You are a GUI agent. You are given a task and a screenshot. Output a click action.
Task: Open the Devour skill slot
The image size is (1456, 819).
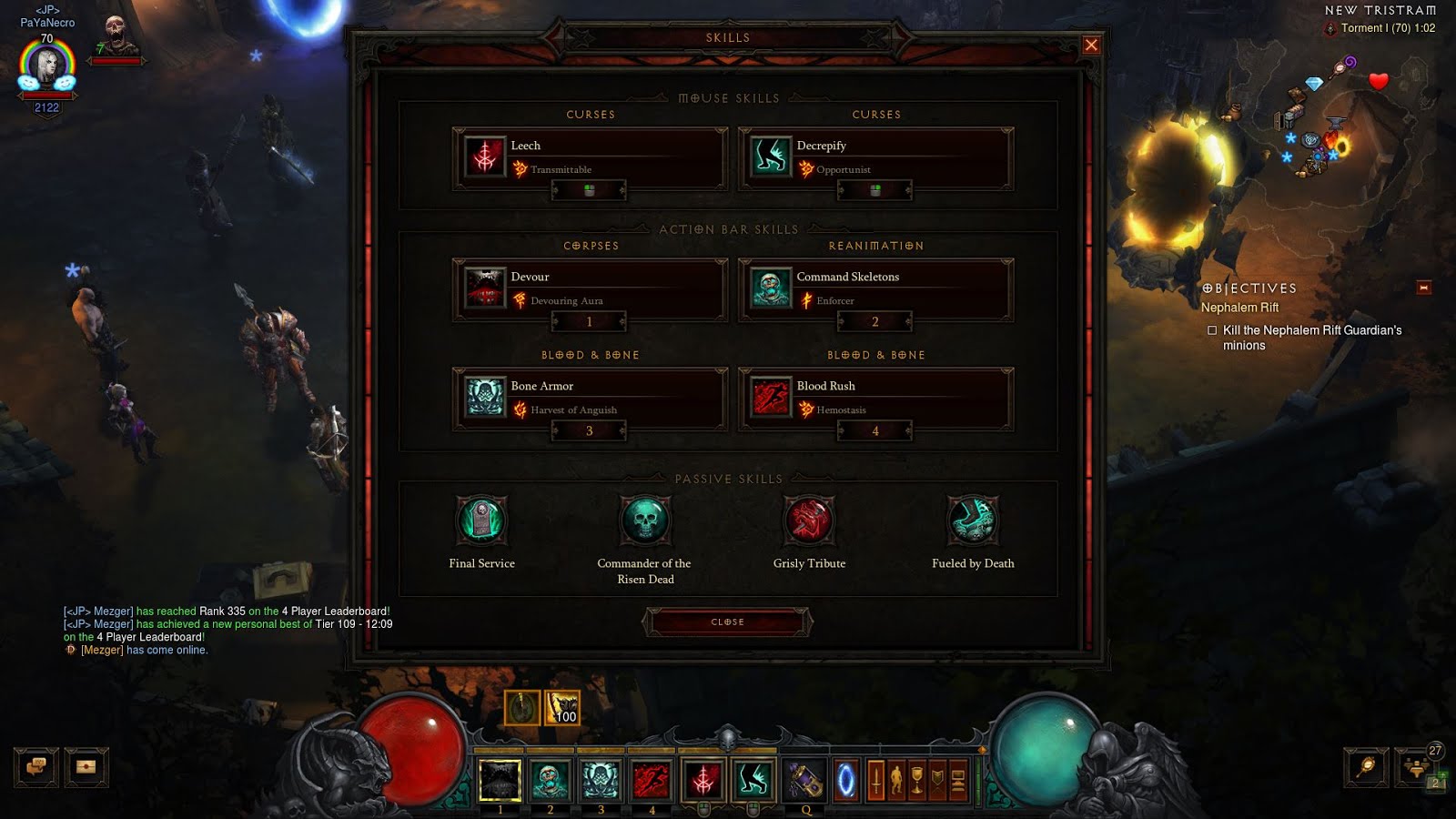[590, 288]
